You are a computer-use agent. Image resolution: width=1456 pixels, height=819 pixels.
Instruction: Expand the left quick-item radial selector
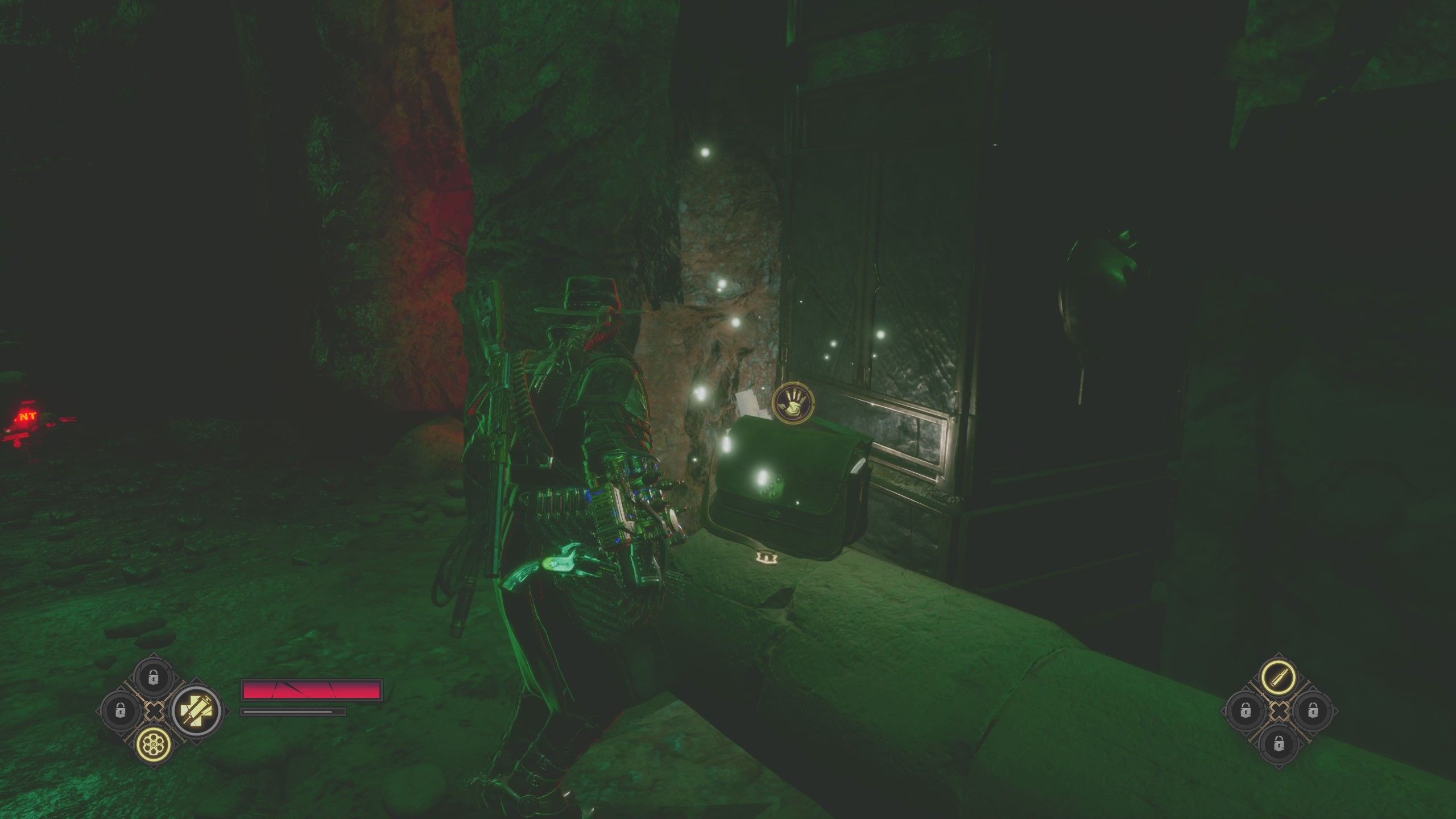(154, 712)
